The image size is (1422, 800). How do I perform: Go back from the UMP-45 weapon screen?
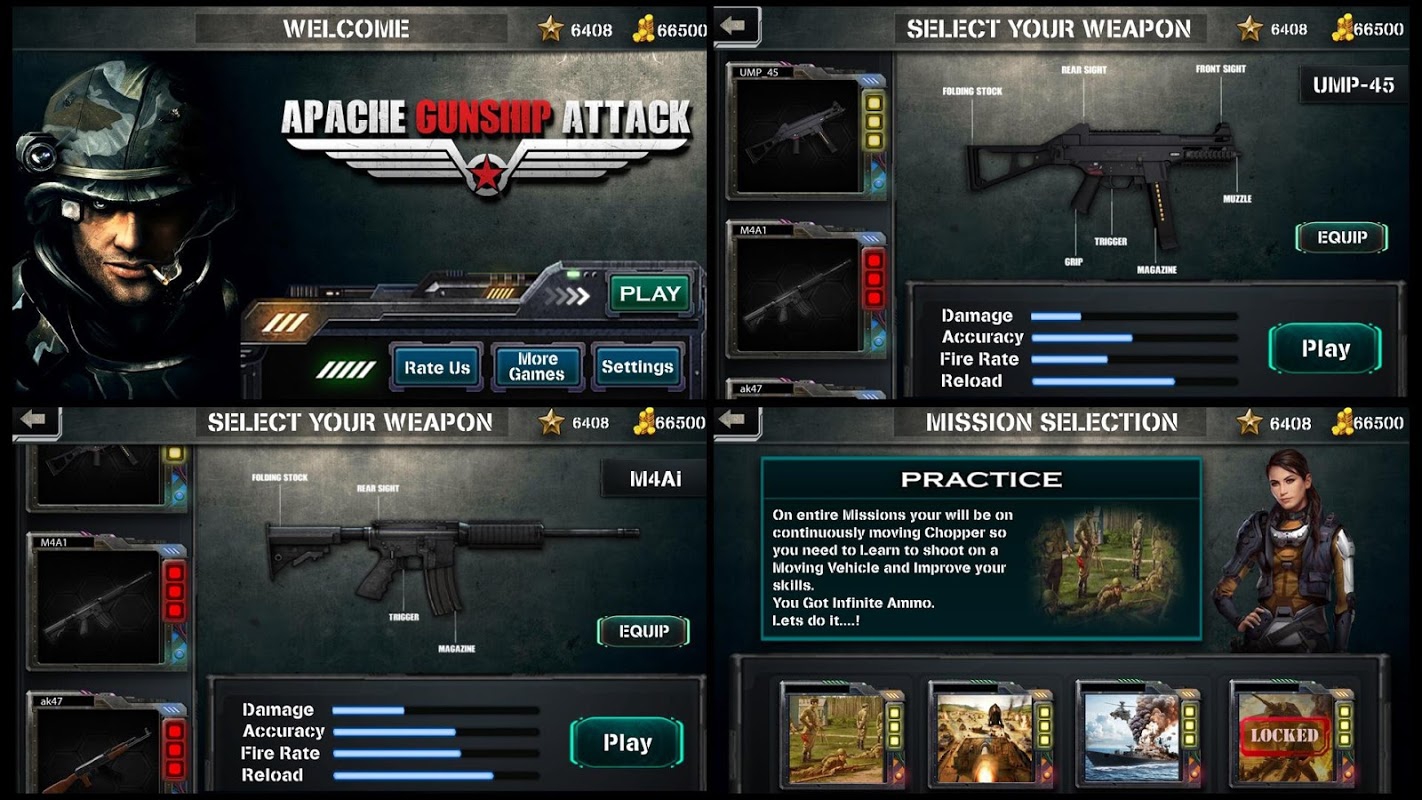click(735, 27)
